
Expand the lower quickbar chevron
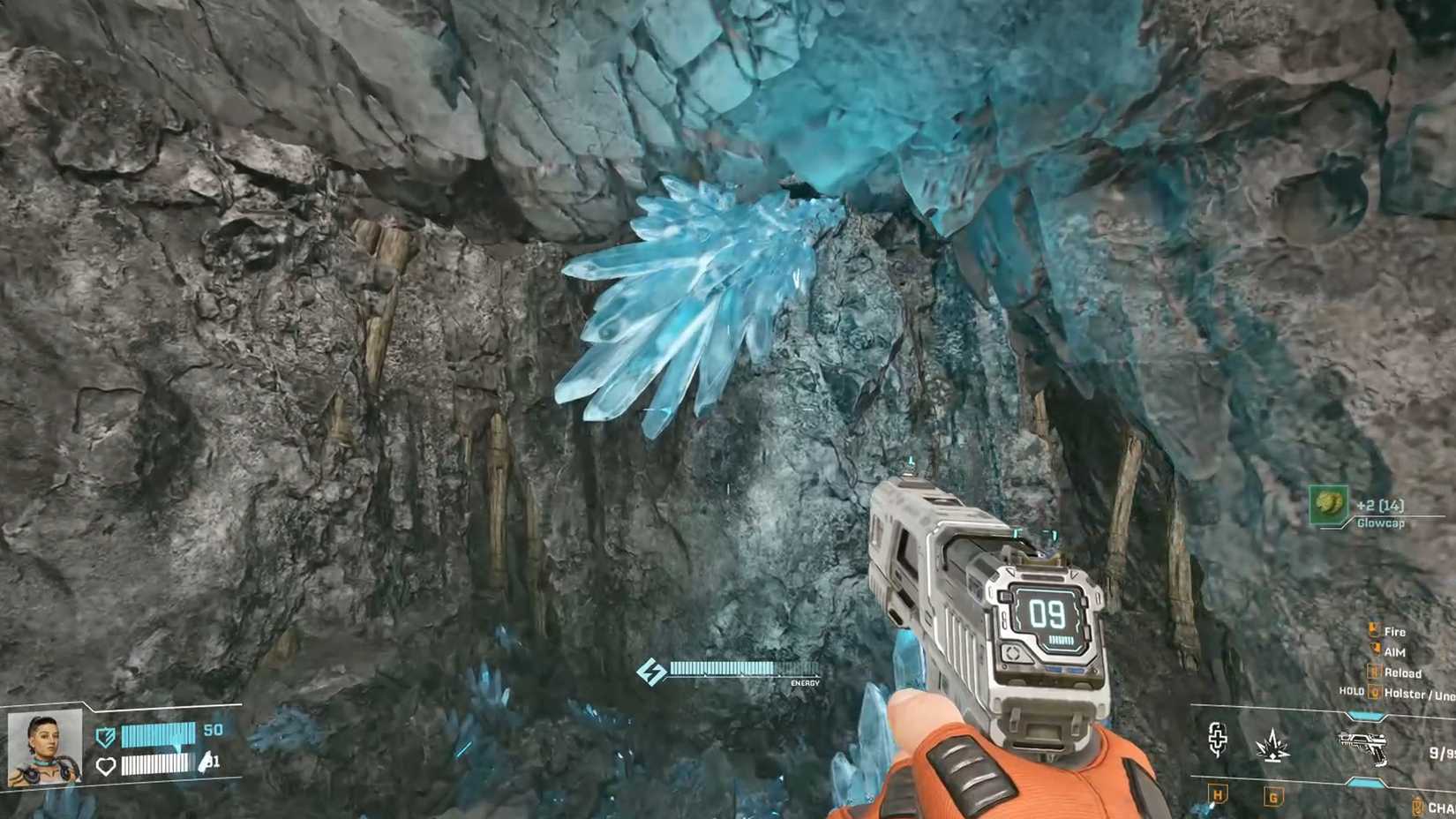(x=1365, y=782)
